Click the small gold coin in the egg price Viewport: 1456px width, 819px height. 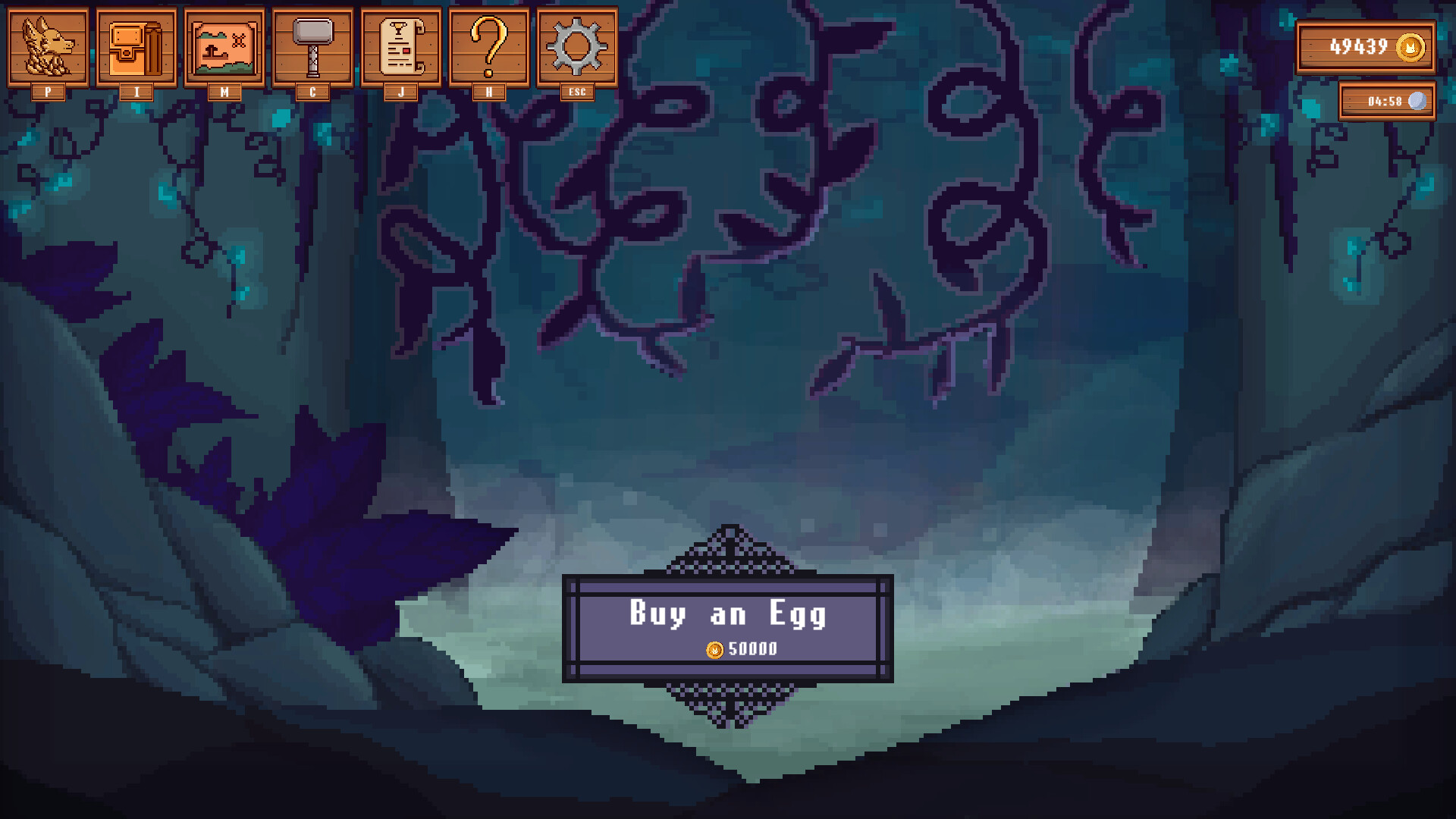(714, 649)
